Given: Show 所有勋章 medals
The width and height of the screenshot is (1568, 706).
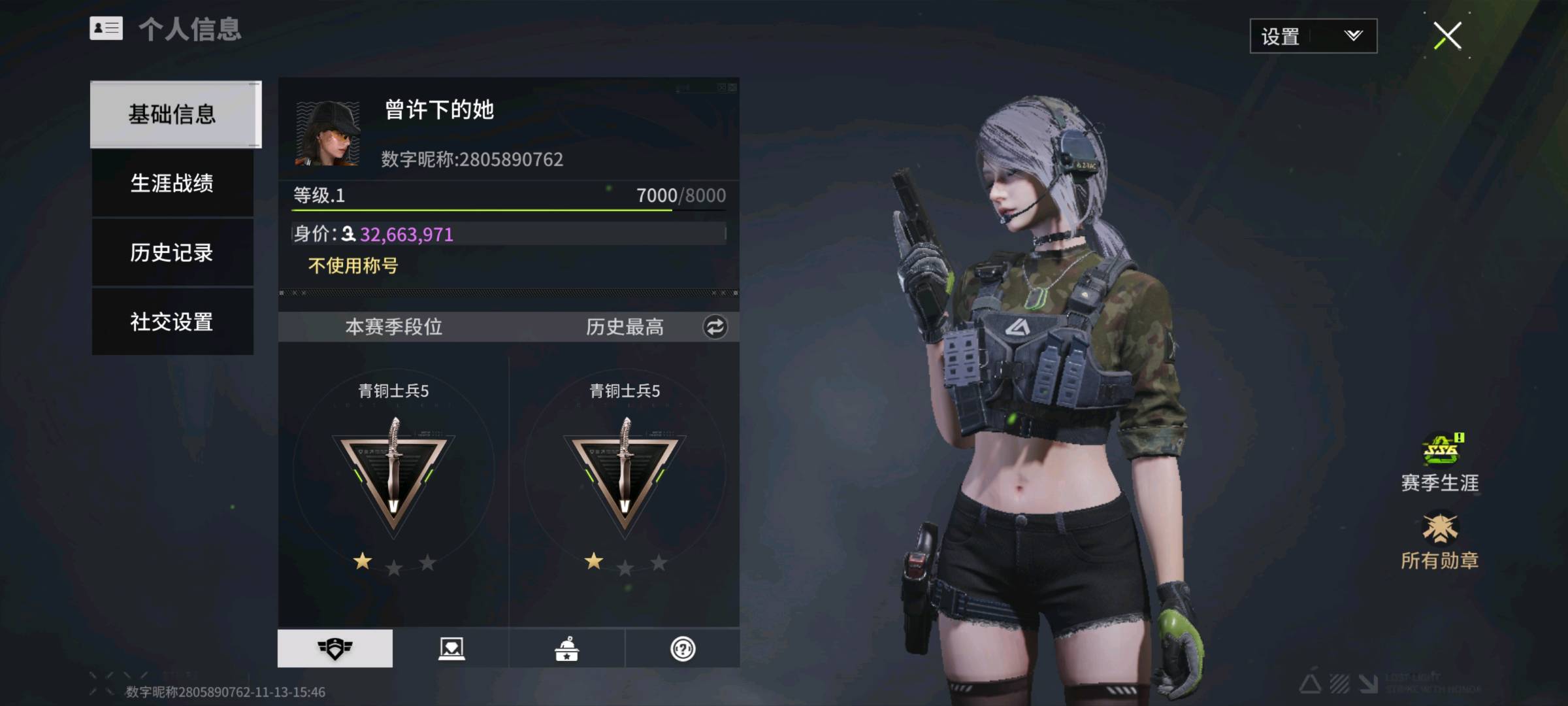Looking at the screenshot, I should coord(1440,541).
